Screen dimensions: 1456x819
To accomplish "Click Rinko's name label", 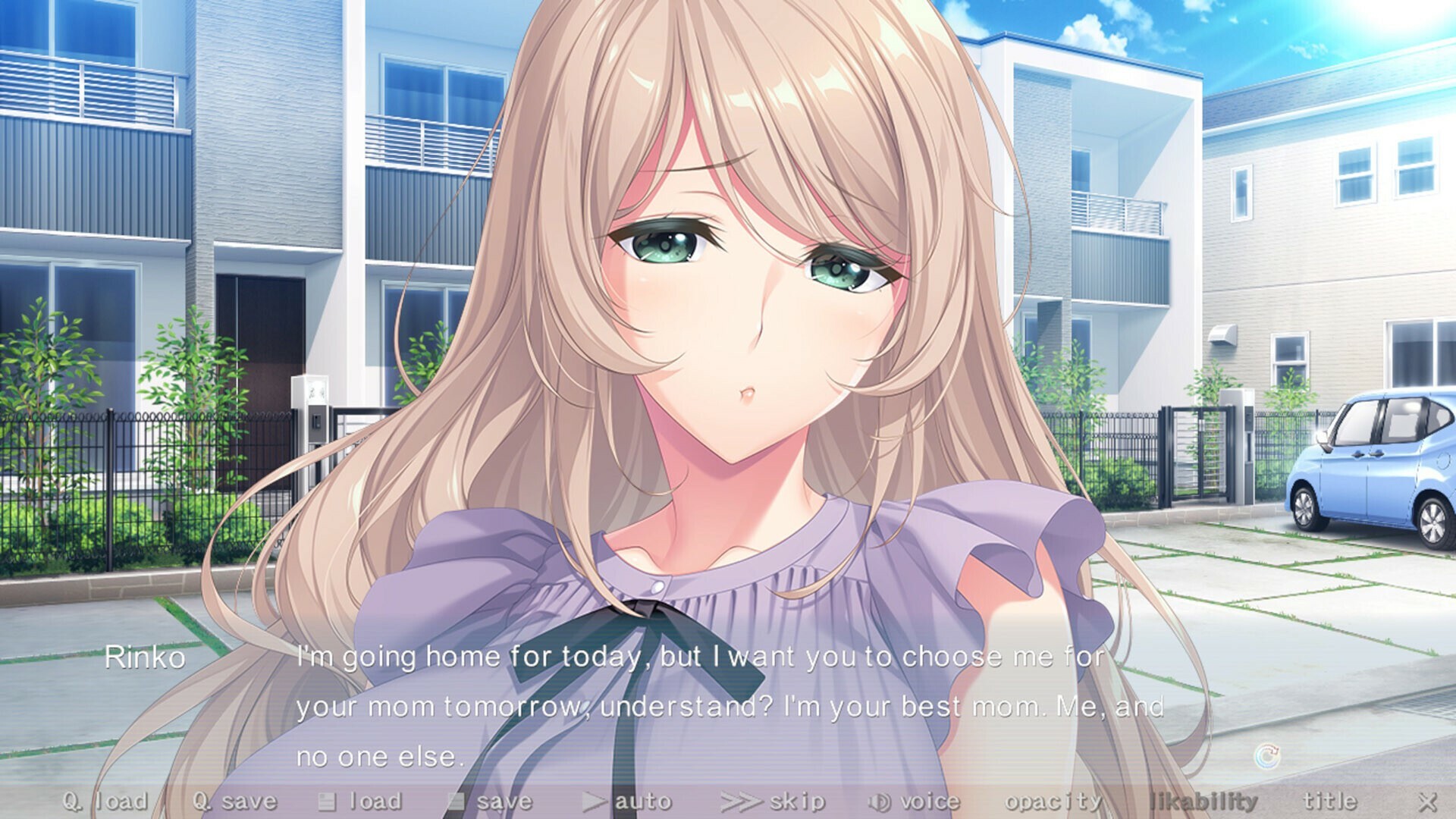I will (146, 659).
